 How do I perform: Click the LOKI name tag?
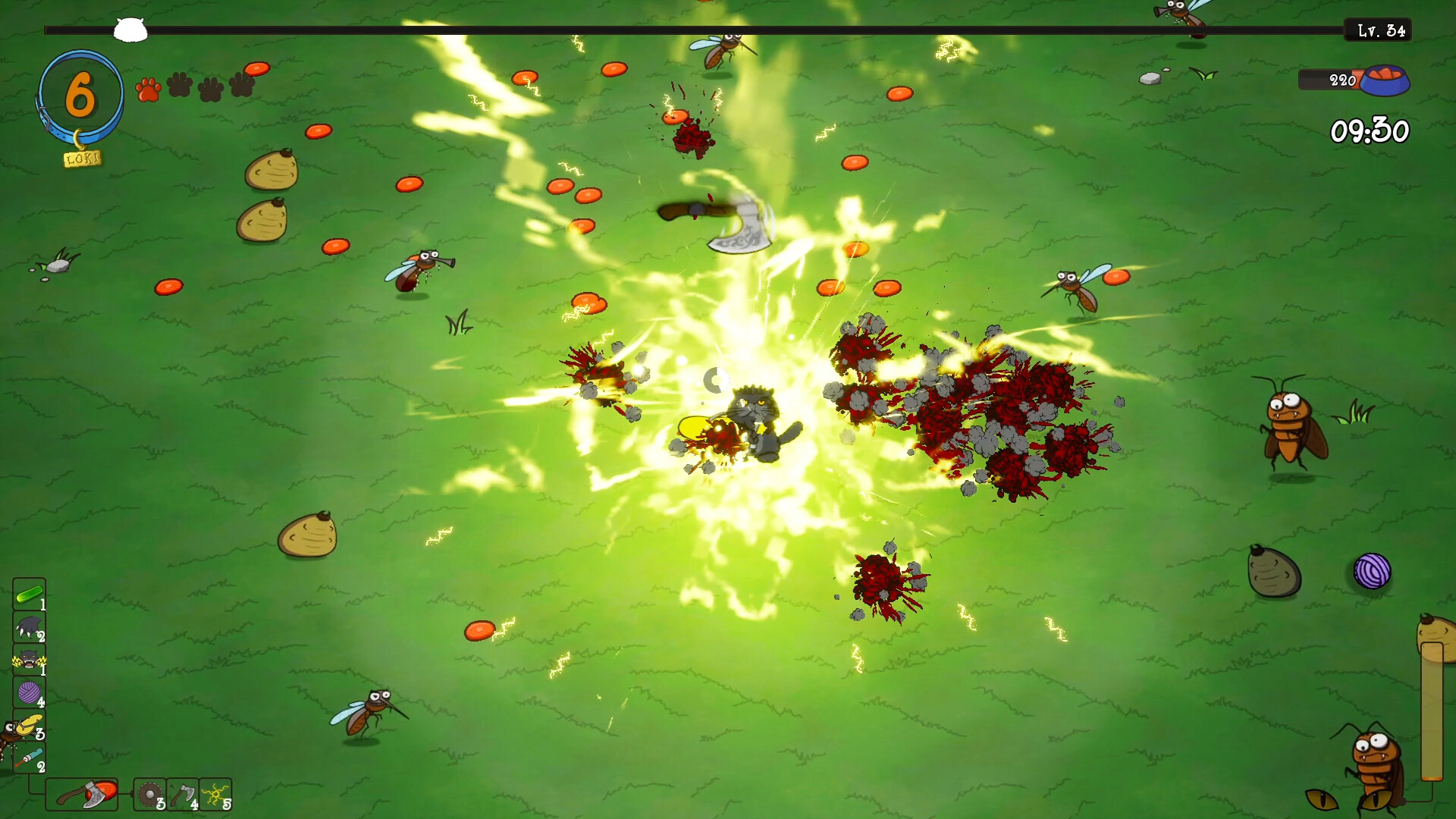83,158
